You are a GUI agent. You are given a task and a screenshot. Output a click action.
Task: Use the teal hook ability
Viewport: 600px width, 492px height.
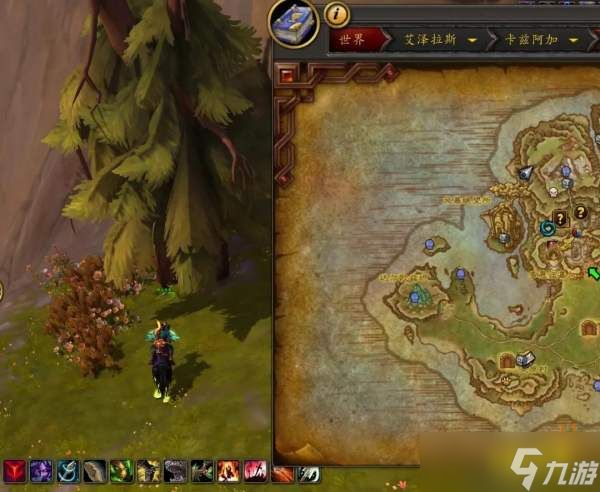pos(69,471)
